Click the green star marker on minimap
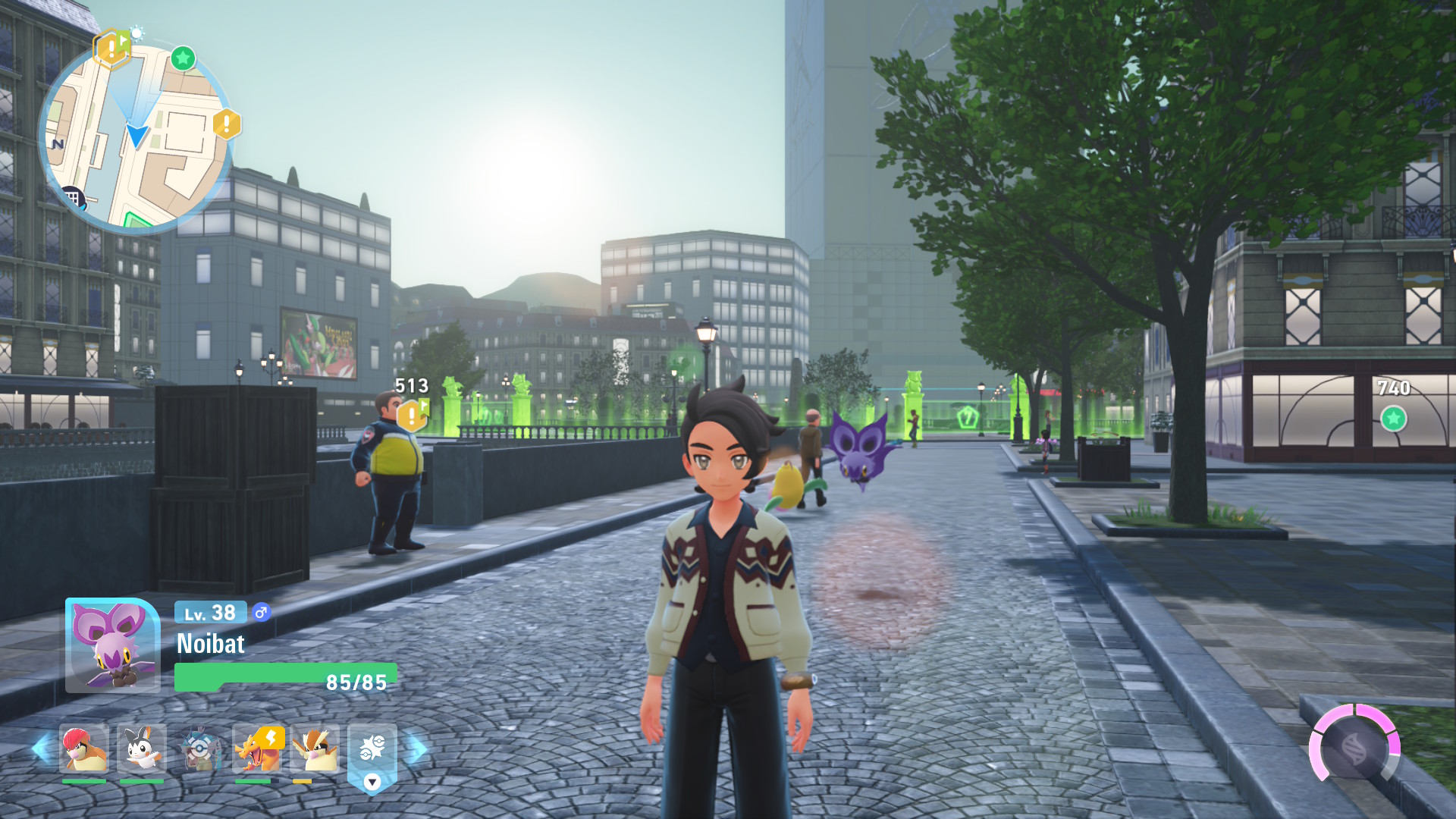 pyautogui.click(x=183, y=58)
